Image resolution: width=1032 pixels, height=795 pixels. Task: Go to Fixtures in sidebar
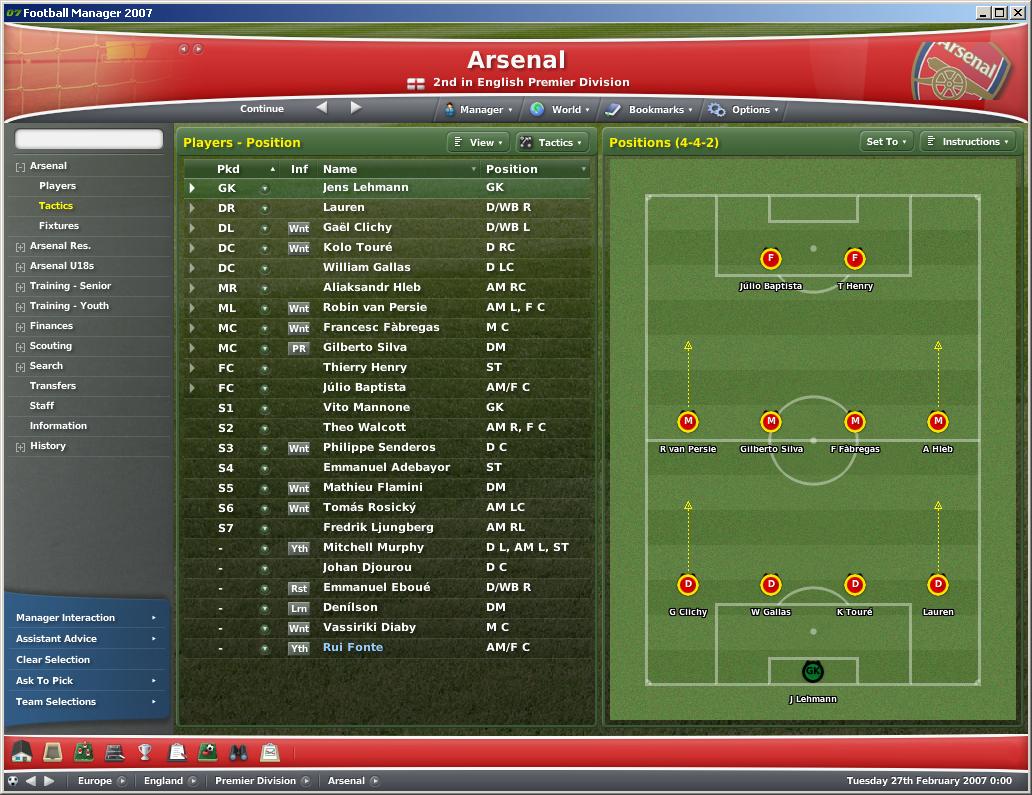[x=59, y=226]
